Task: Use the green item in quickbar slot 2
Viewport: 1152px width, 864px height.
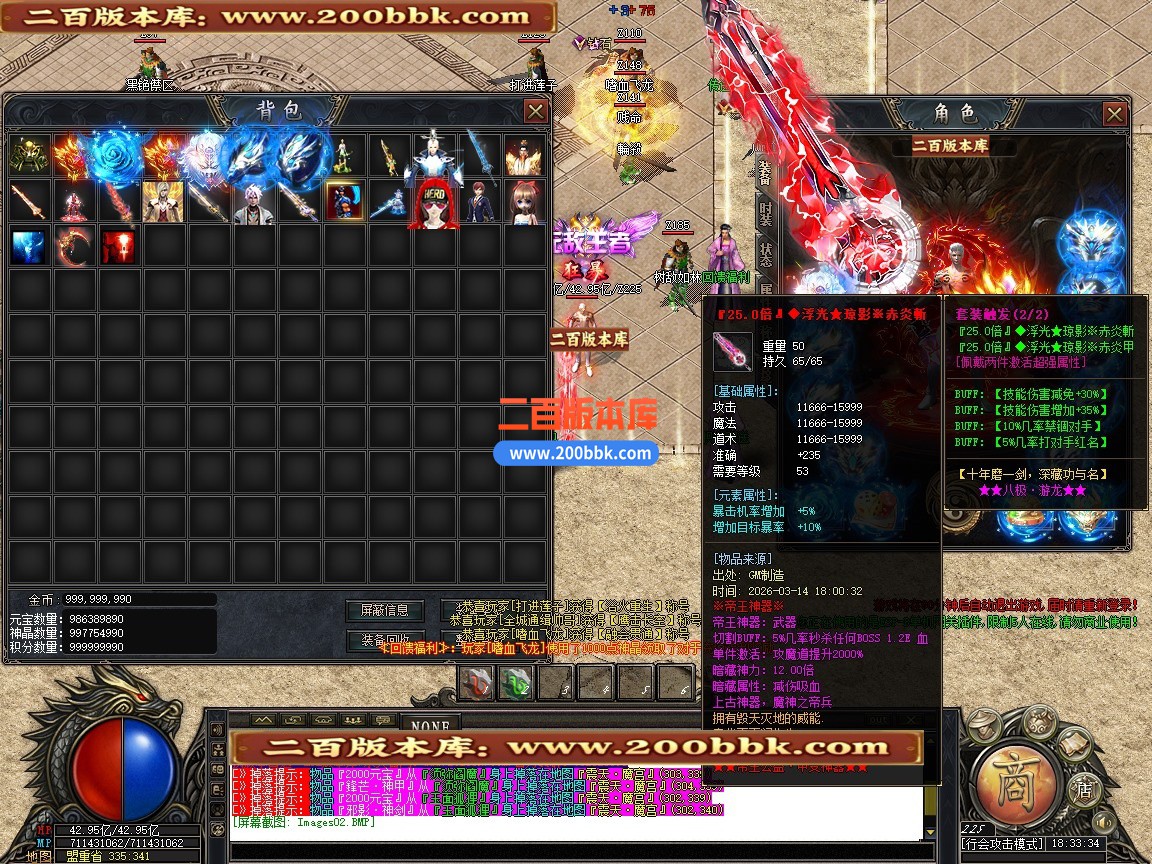Action: click(x=517, y=683)
